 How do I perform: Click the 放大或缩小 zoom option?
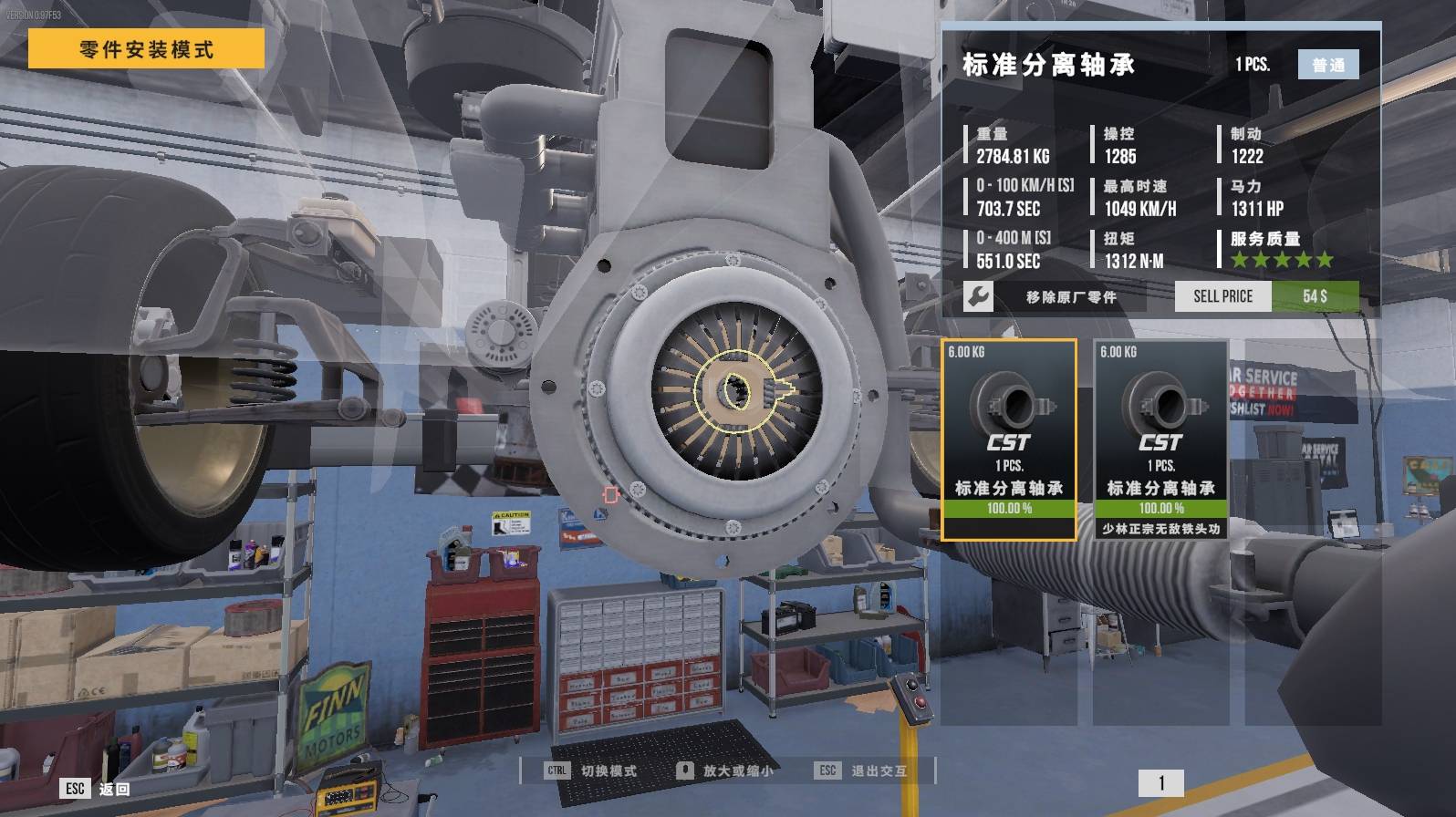pos(726,770)
